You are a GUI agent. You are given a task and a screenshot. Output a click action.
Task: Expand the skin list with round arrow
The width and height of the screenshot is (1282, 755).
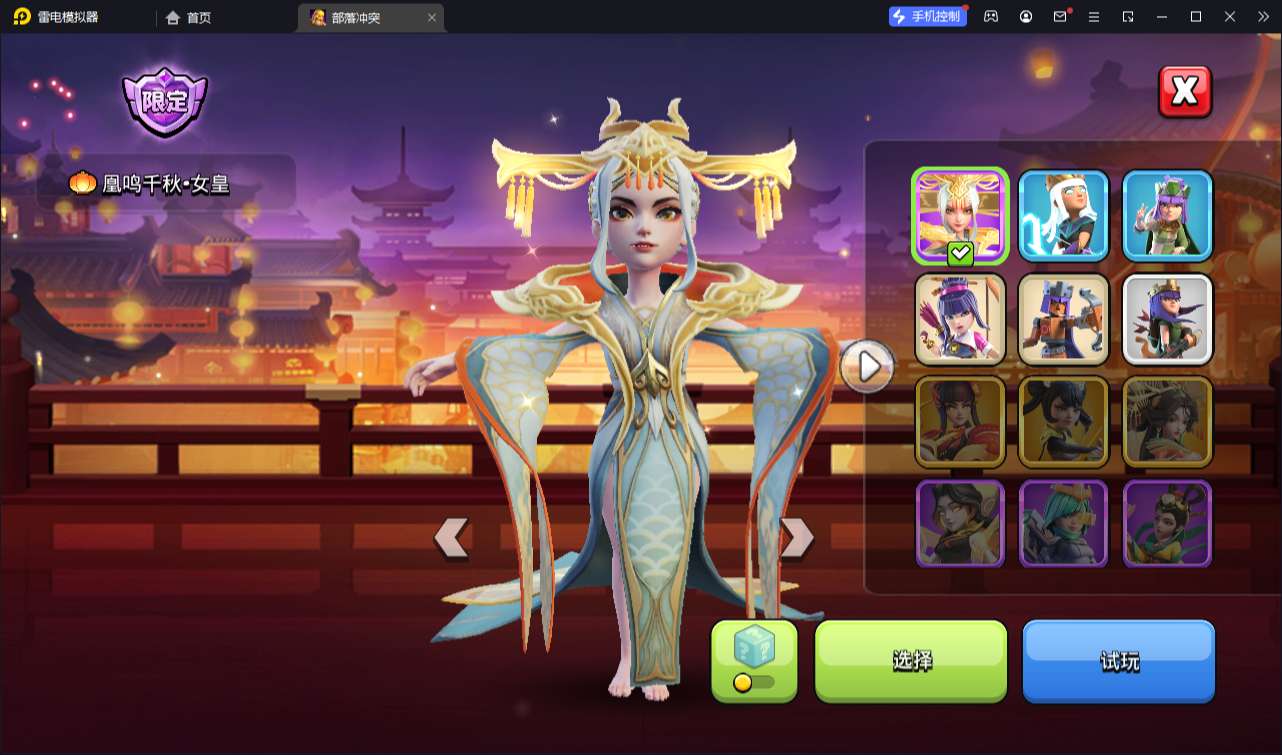pos(867,367)
